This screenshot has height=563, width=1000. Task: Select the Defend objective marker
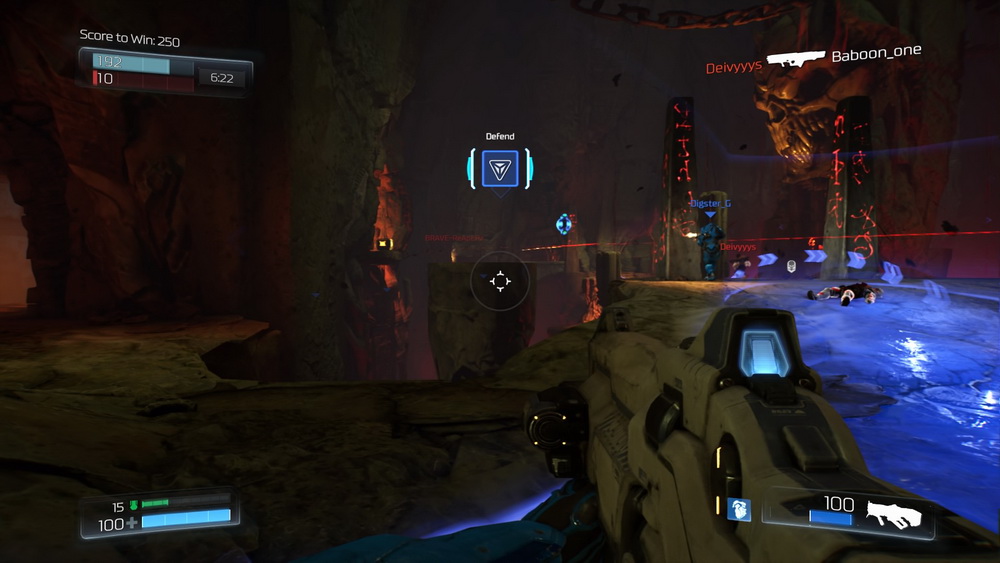click(500, 168)
